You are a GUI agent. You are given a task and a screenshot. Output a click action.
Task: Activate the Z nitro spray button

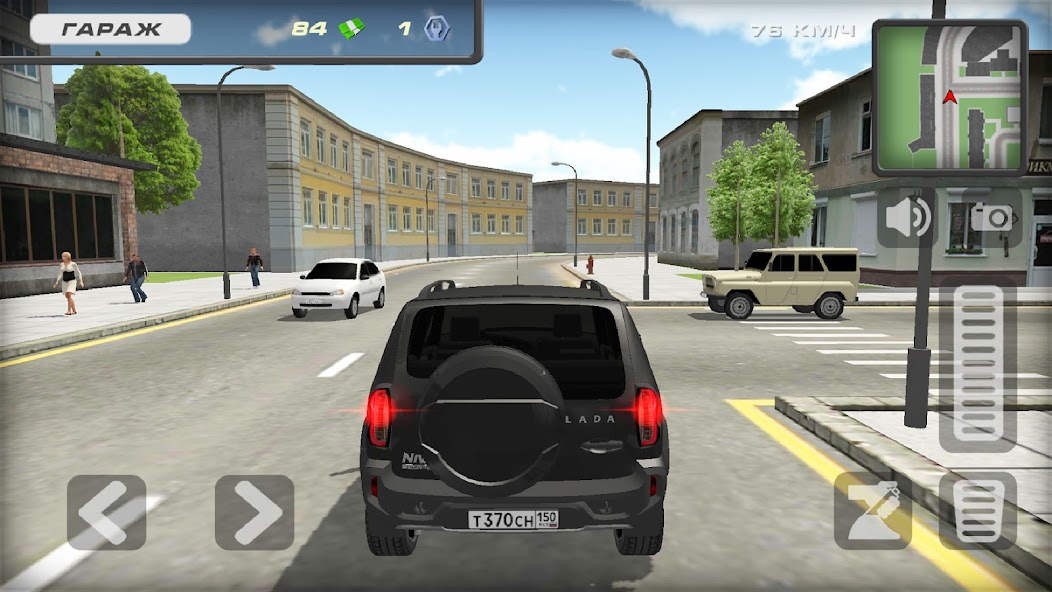point(872,510)
